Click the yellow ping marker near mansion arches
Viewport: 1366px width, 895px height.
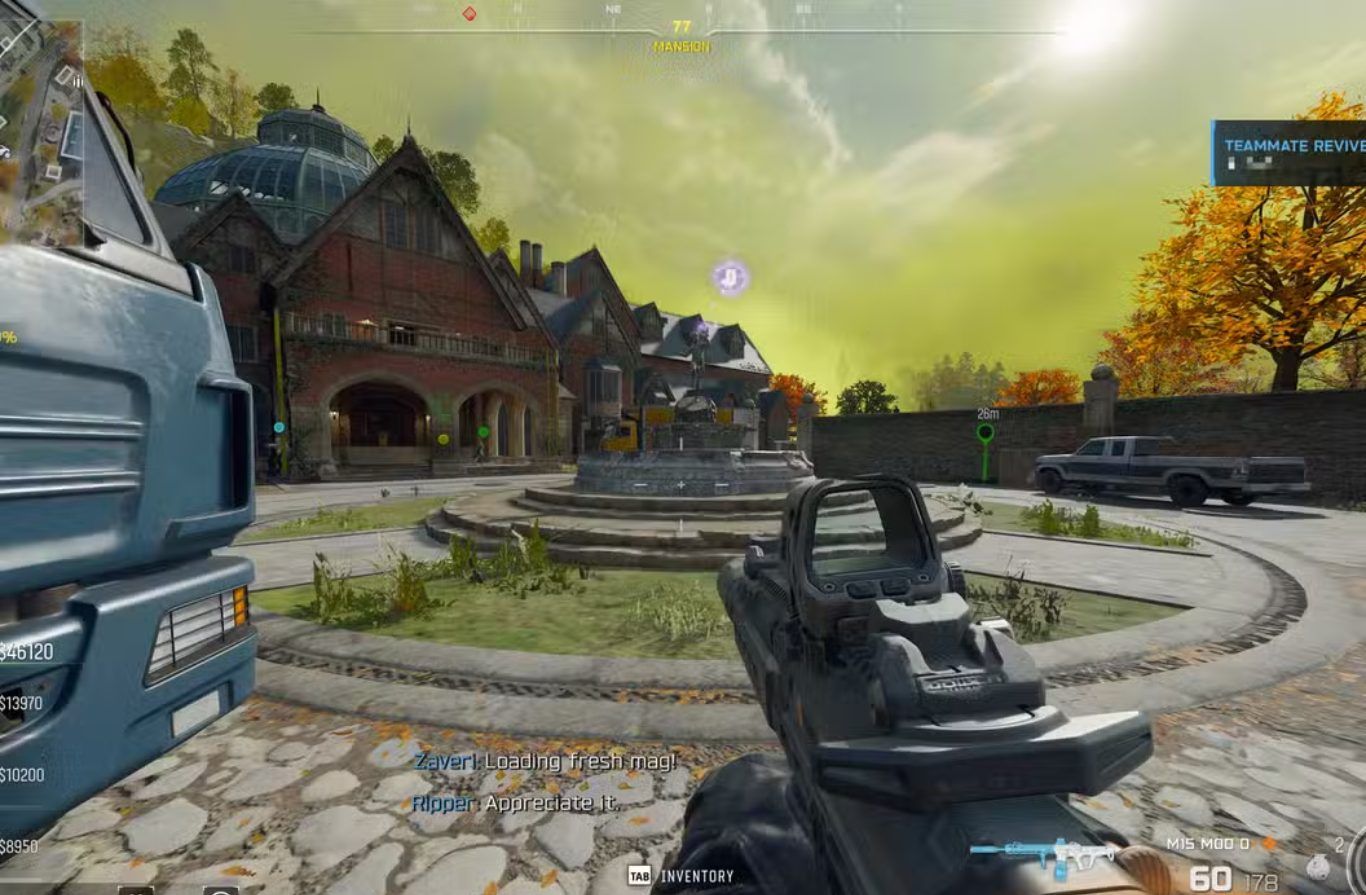[443, 438]
